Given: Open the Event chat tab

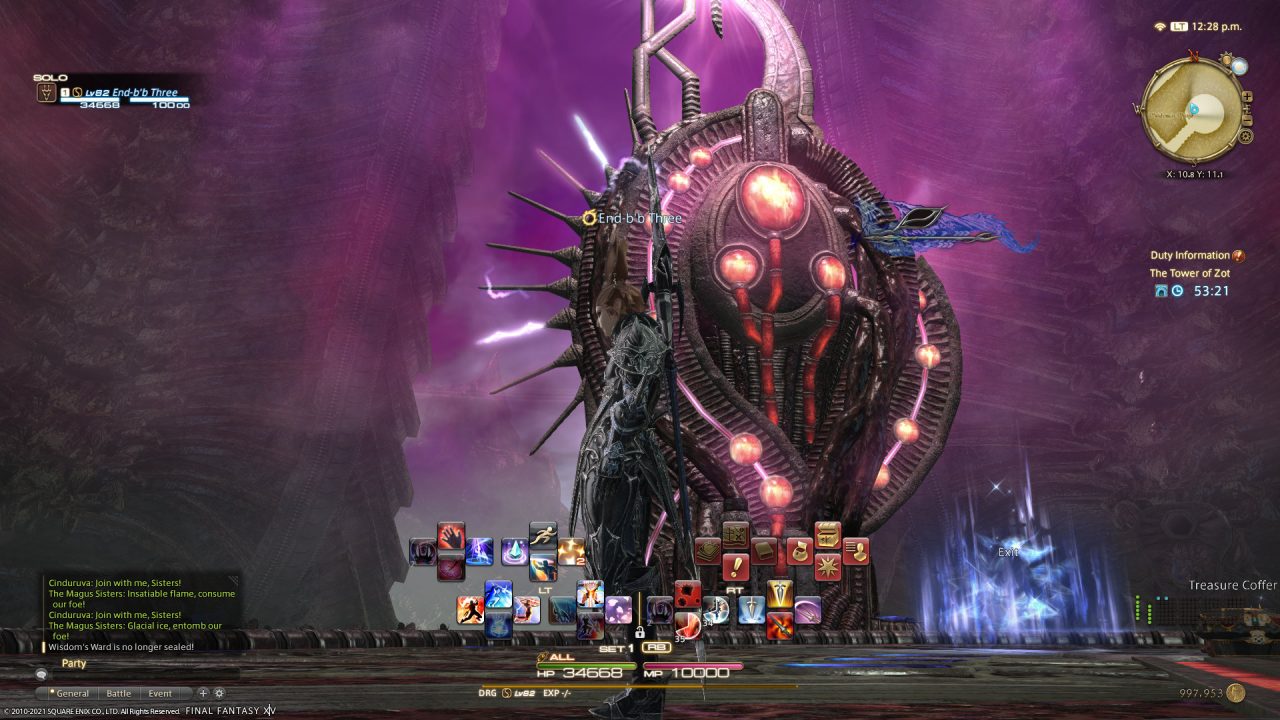Looking at the screenshot, I should coord(160,693).
